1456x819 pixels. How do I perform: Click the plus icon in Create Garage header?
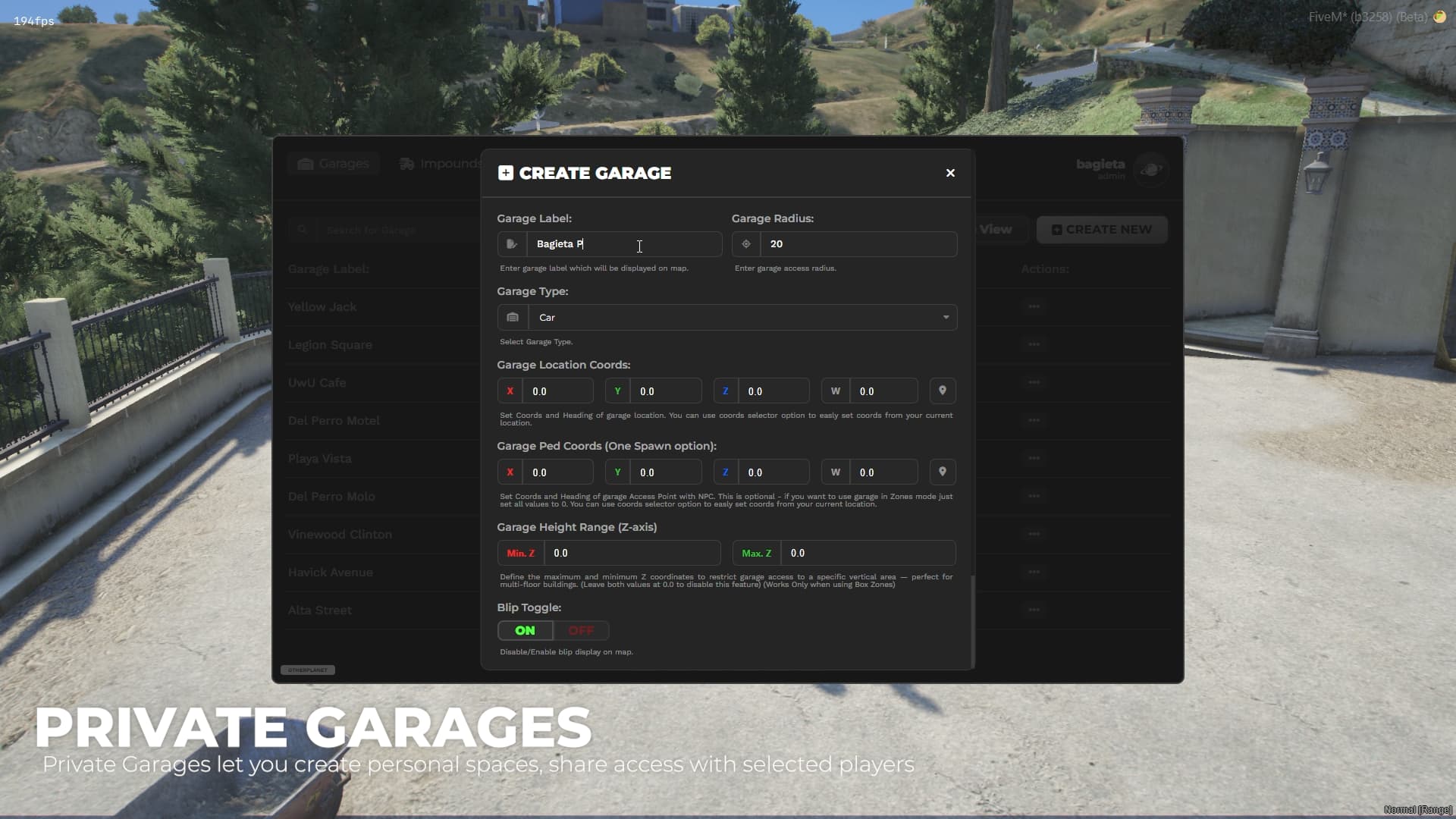[505, 172]
